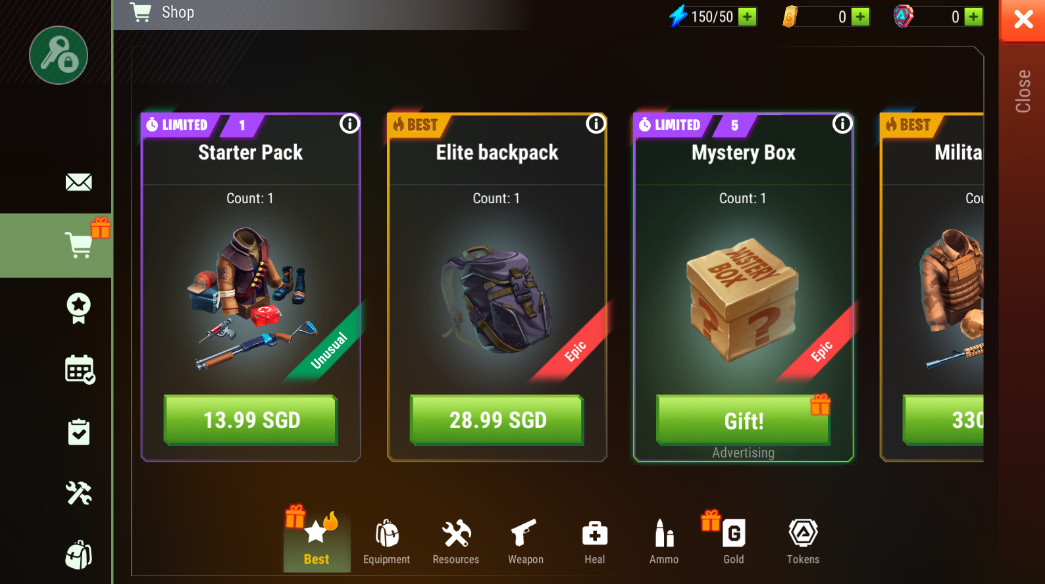Close the shop with the X button
Viewport: 1045px width, 584px height.
tap(1023, 20)
